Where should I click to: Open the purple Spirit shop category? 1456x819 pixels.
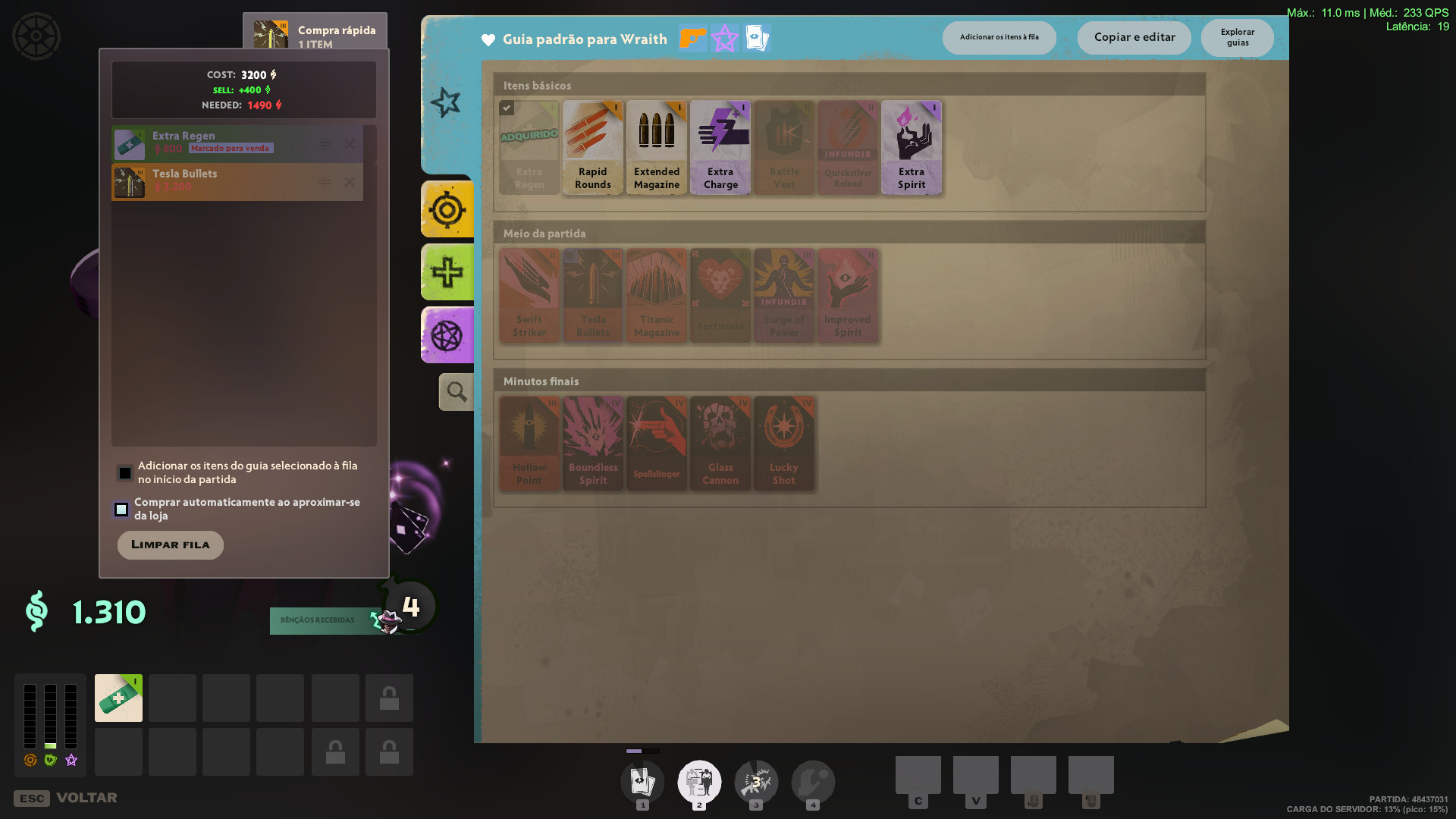click(447, 334)
